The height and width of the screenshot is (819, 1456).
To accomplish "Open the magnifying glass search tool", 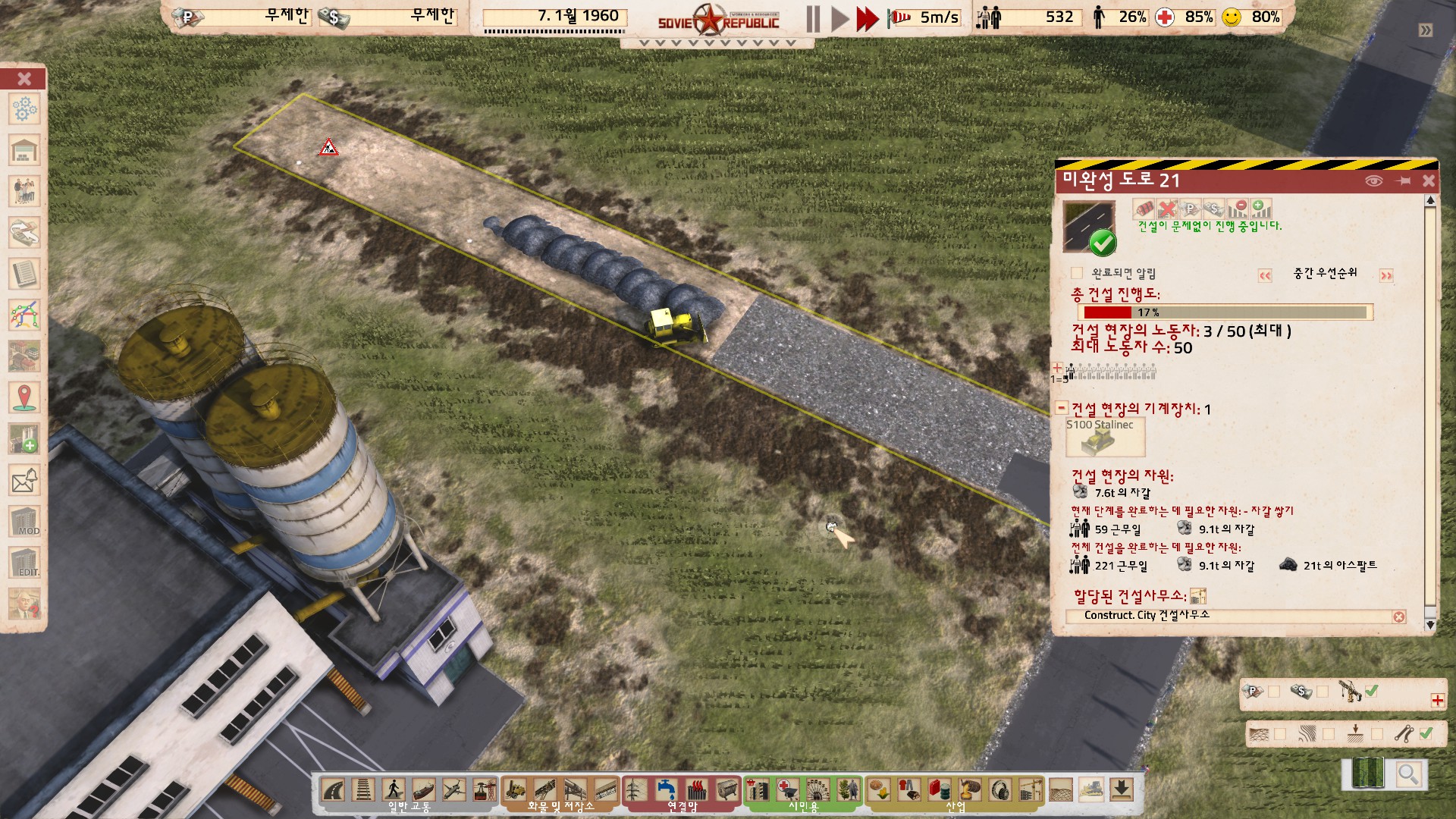I will tap(1408, 774).
